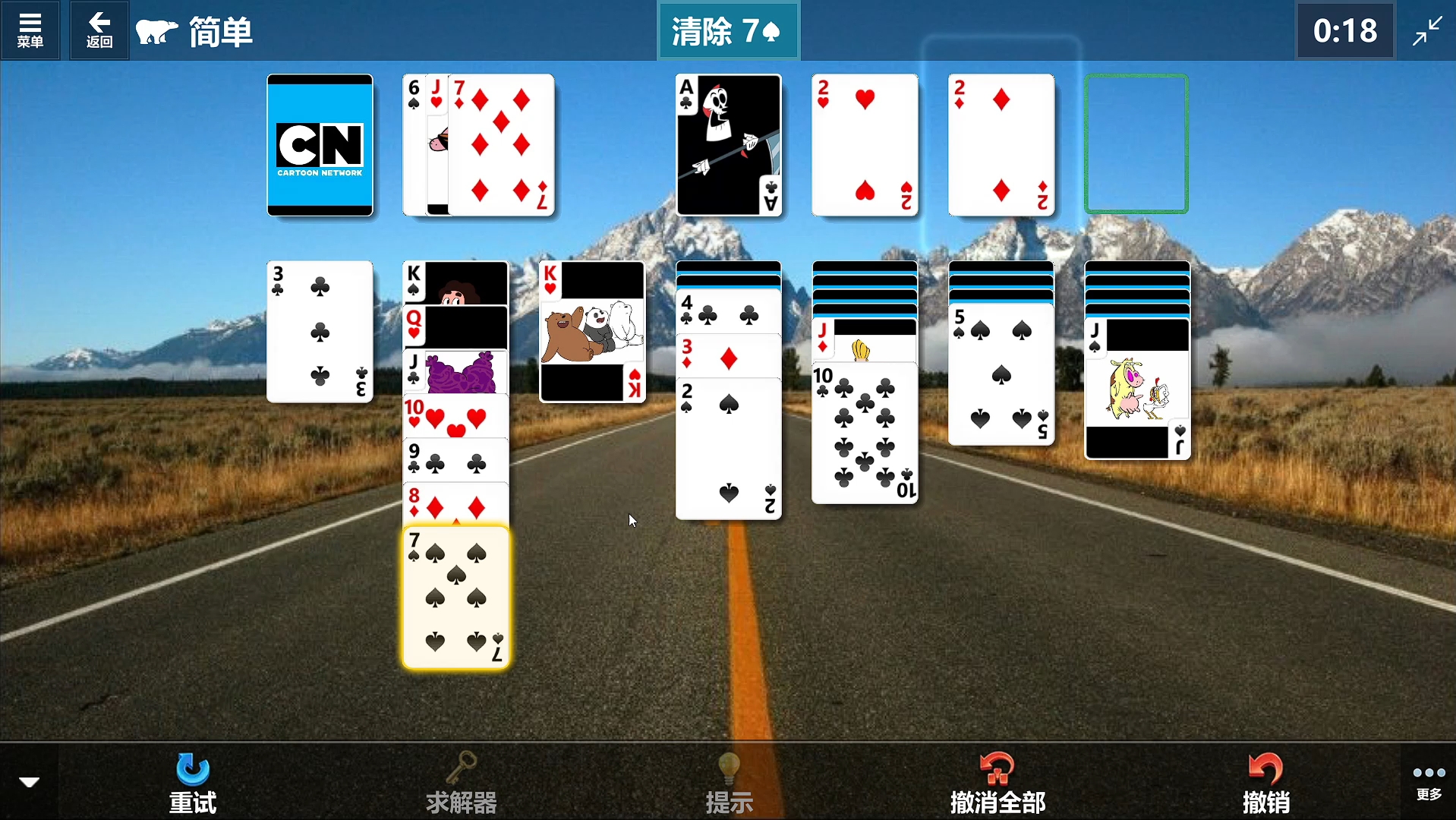This screenshot has width=1456, height=820.
Task: Choose the 2 of spades tableau card
Action: click(728, 448)
